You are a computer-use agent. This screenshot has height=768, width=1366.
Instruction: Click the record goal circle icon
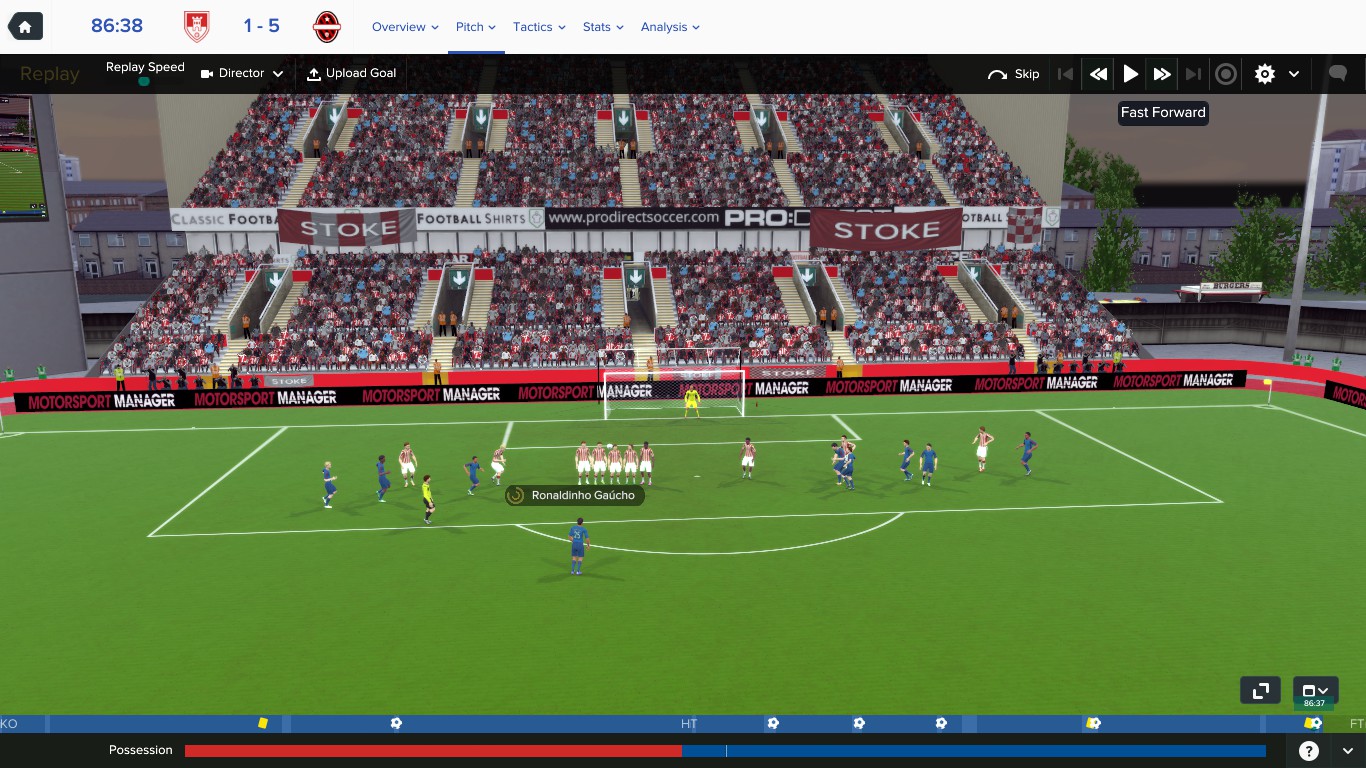(1226, 73)
